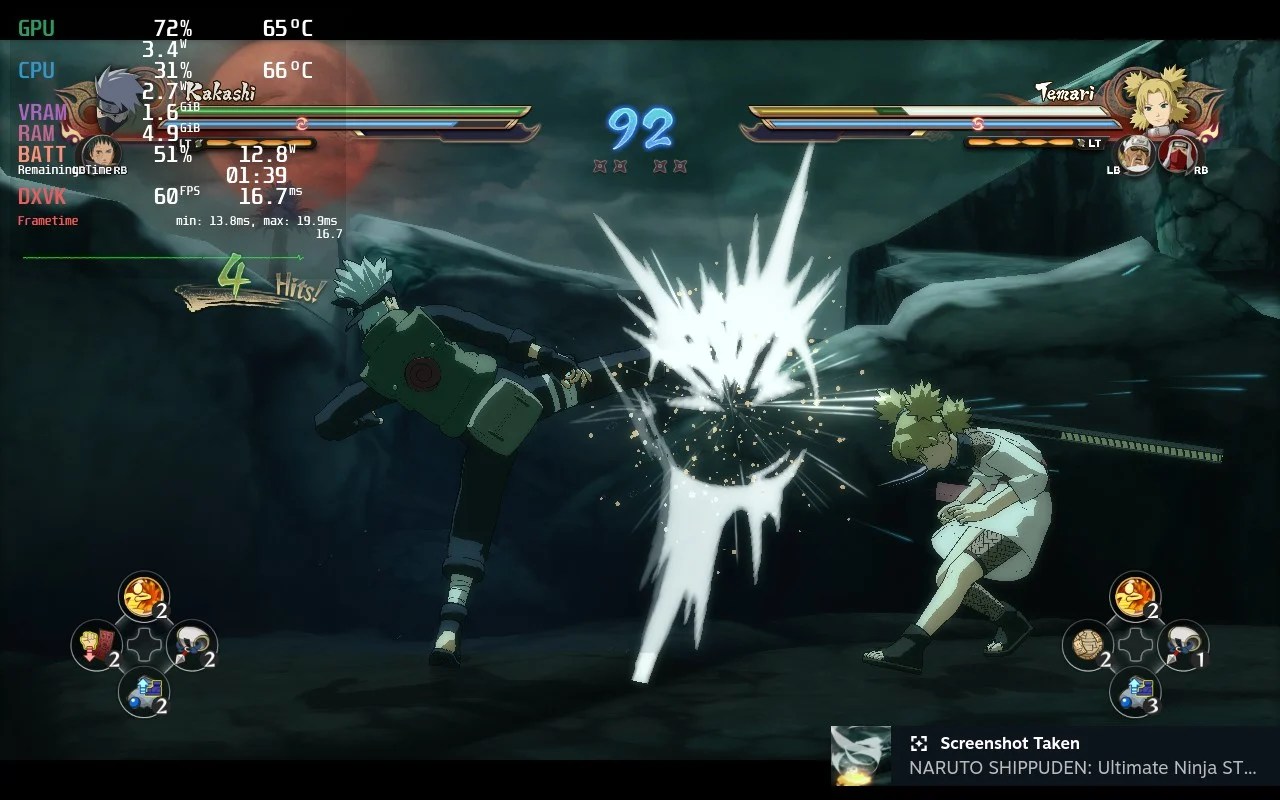Click the NARUTO SHIPPUDEN title in the notification
1280x800 pixels.
coord(1078,768)
